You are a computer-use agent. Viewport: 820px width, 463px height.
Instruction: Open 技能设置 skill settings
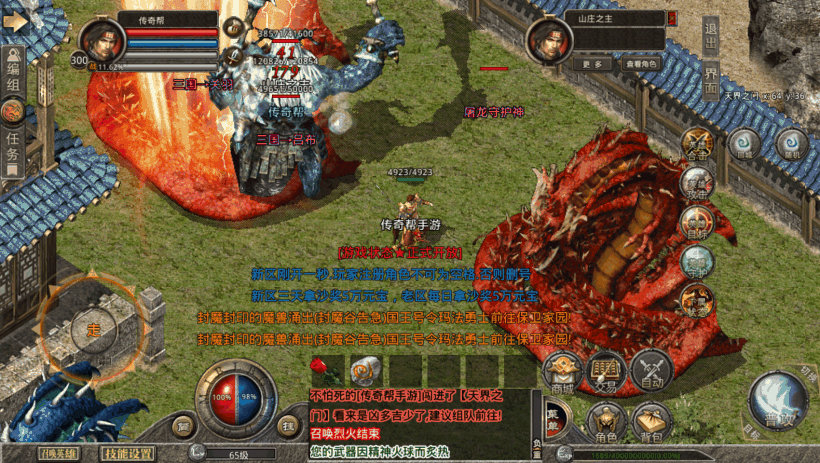point(128,453)
